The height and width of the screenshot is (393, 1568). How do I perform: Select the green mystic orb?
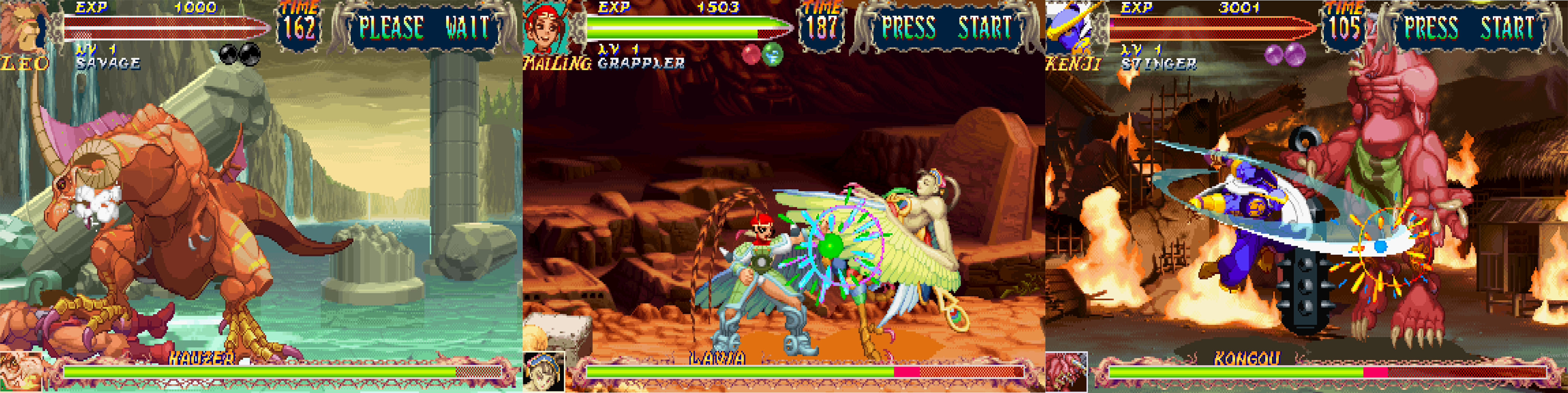[773, 55]
